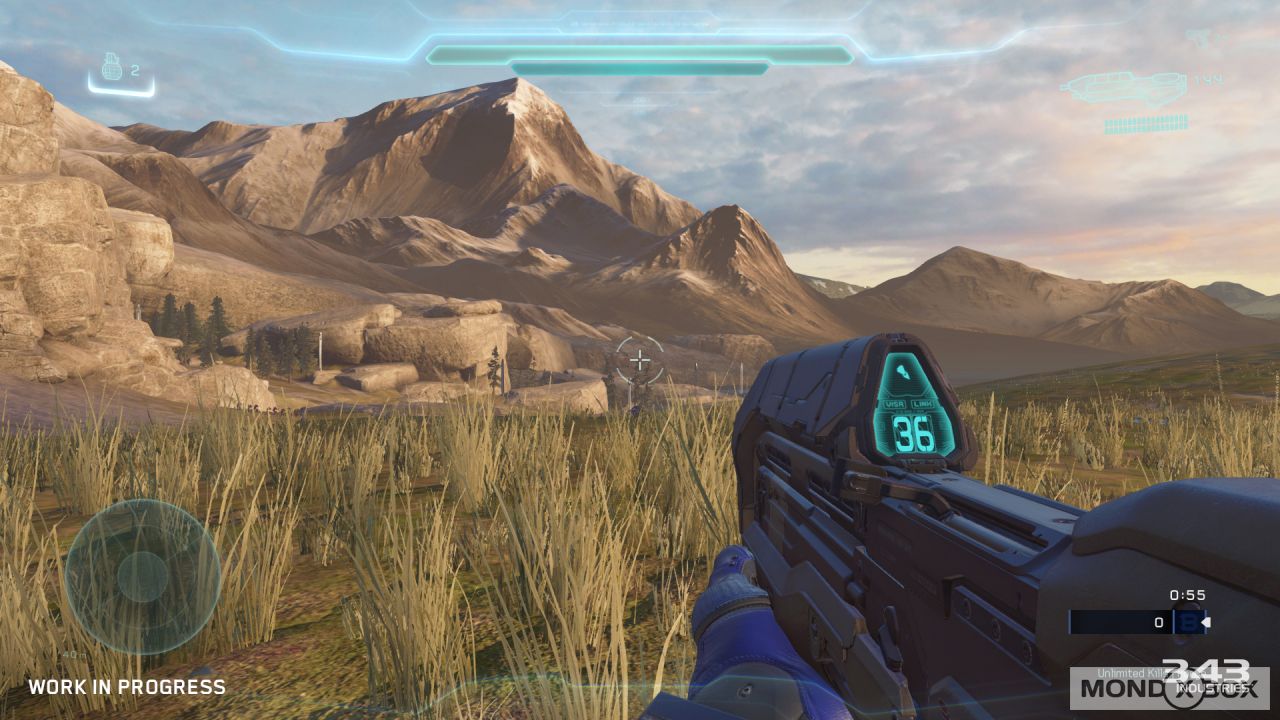1280x720 pixels.
Task: Choose the assault rifle weapon icon
Action: pos(1123,88)
